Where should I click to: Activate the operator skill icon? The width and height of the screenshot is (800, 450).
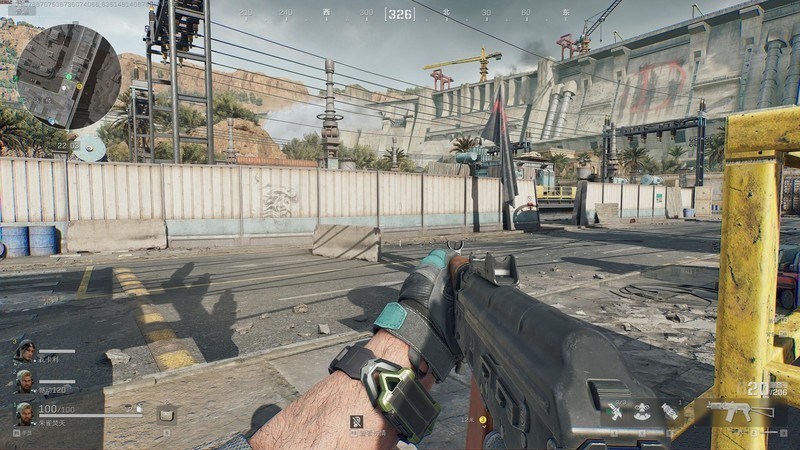(x=642, y=411)
